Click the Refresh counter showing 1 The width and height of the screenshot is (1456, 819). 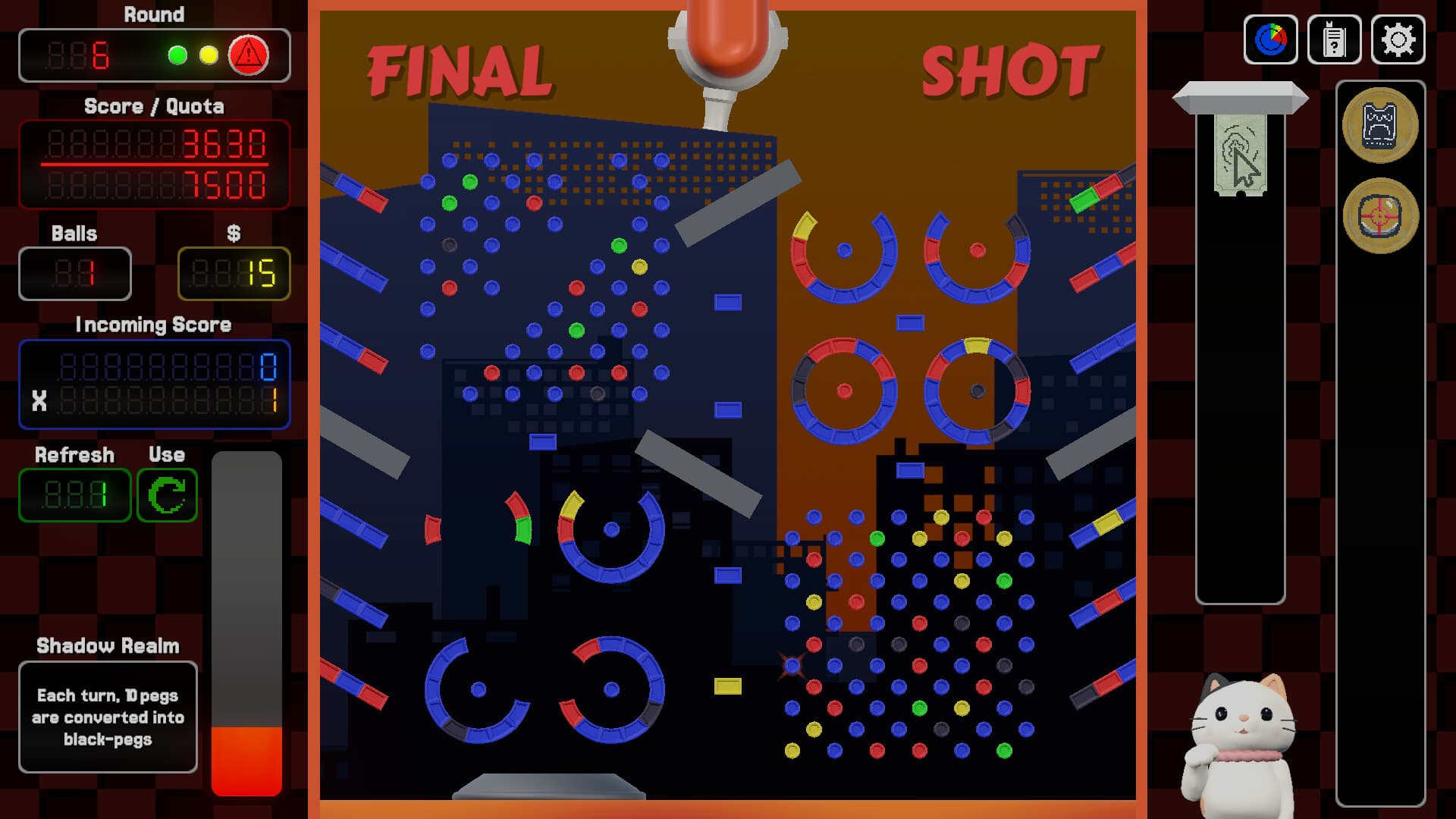[x=74, y=496]
